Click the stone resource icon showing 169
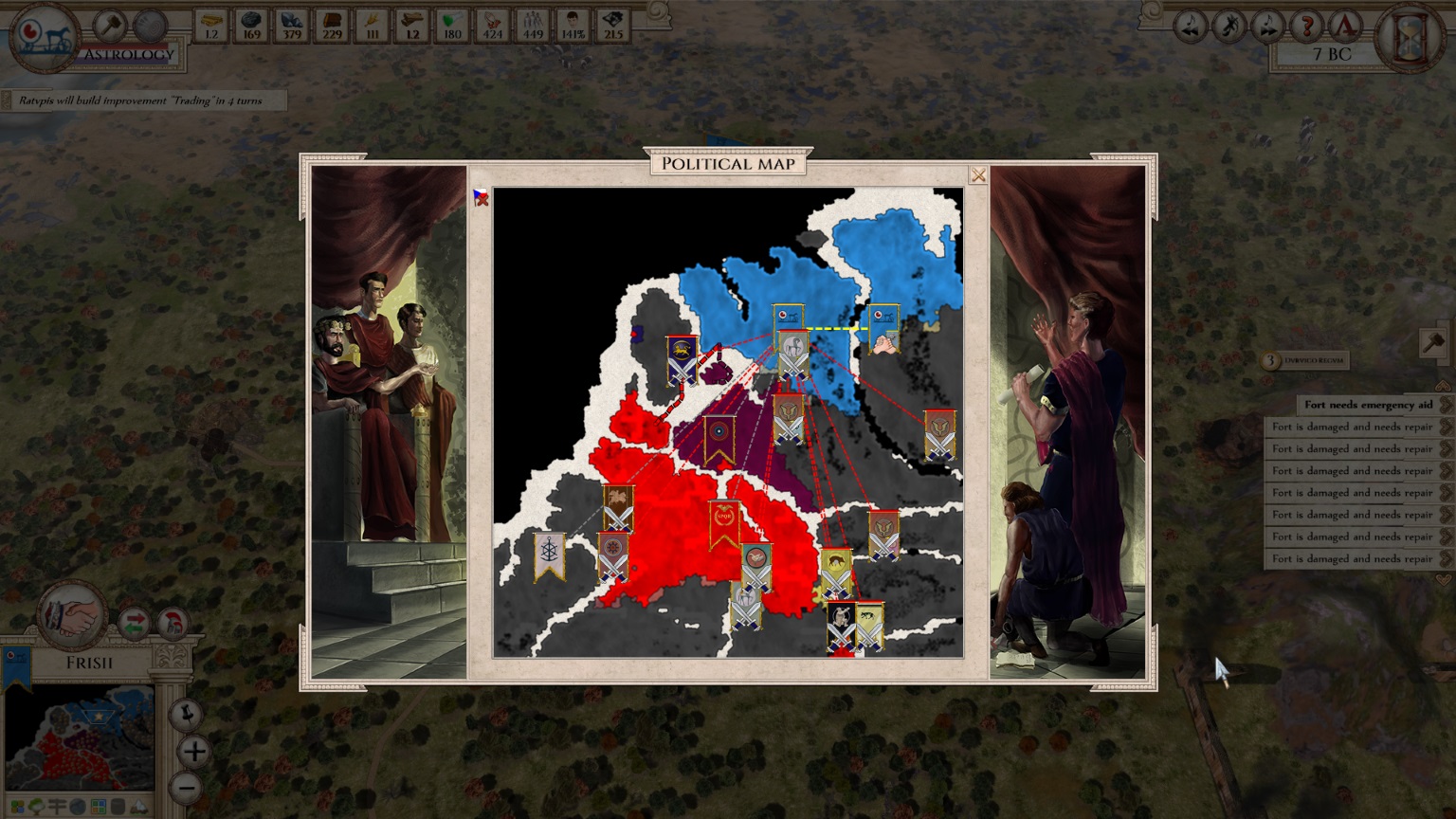 click(252, 23)
